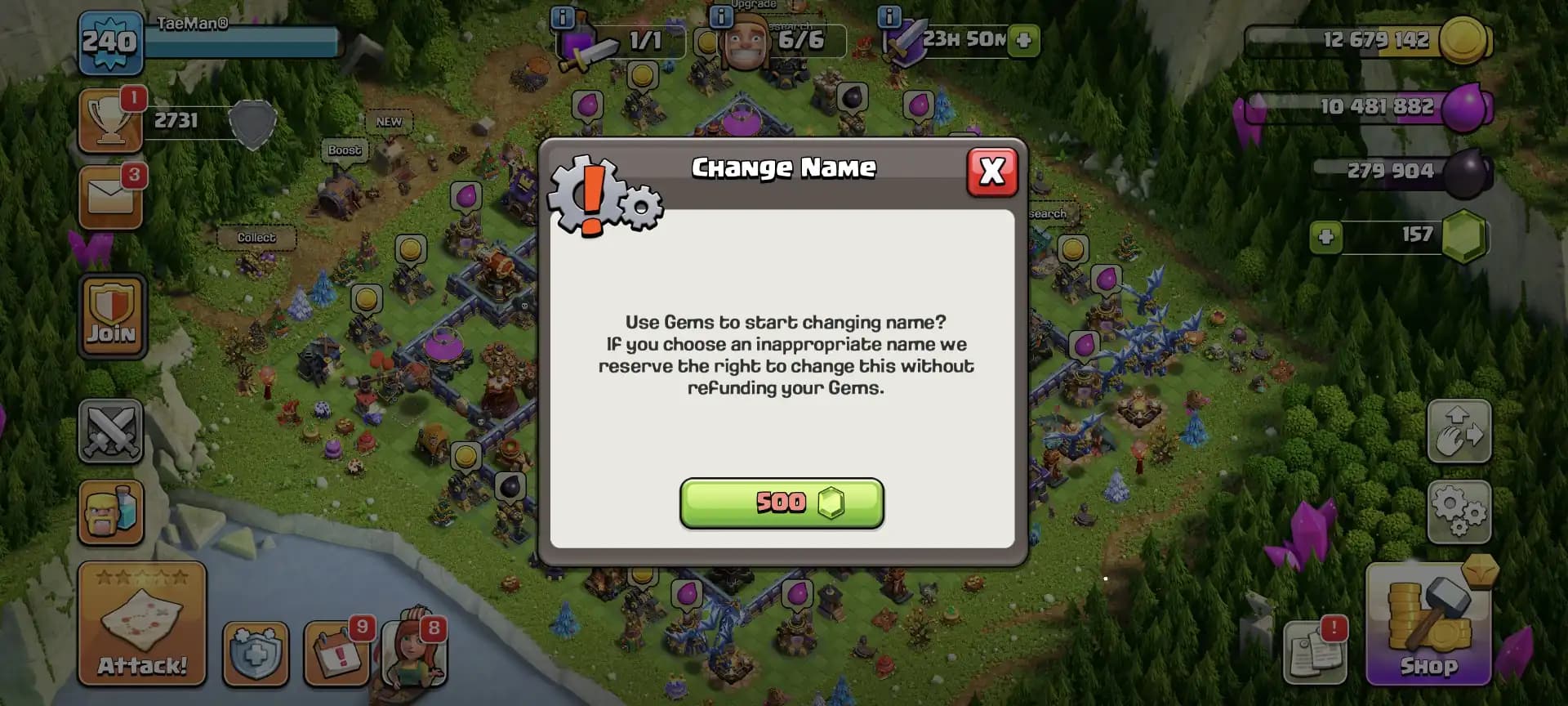Screen dimensions: 1568x706
Task: Open the layout editor arrows icon
Action: pos(1459,431)
